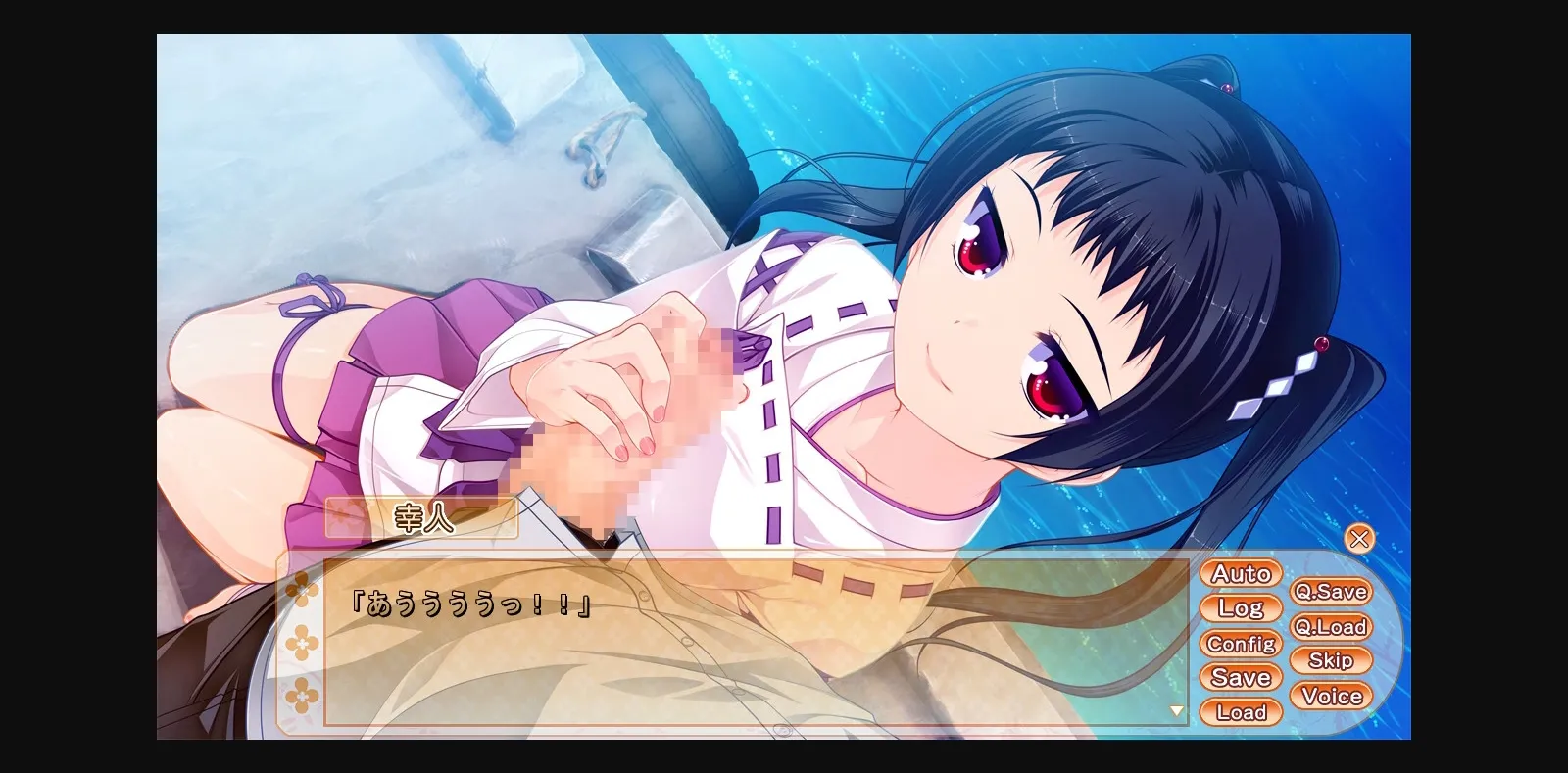Replay the voice line with Voice button
1568x773 pixels.
click(x=1332, y=697)
